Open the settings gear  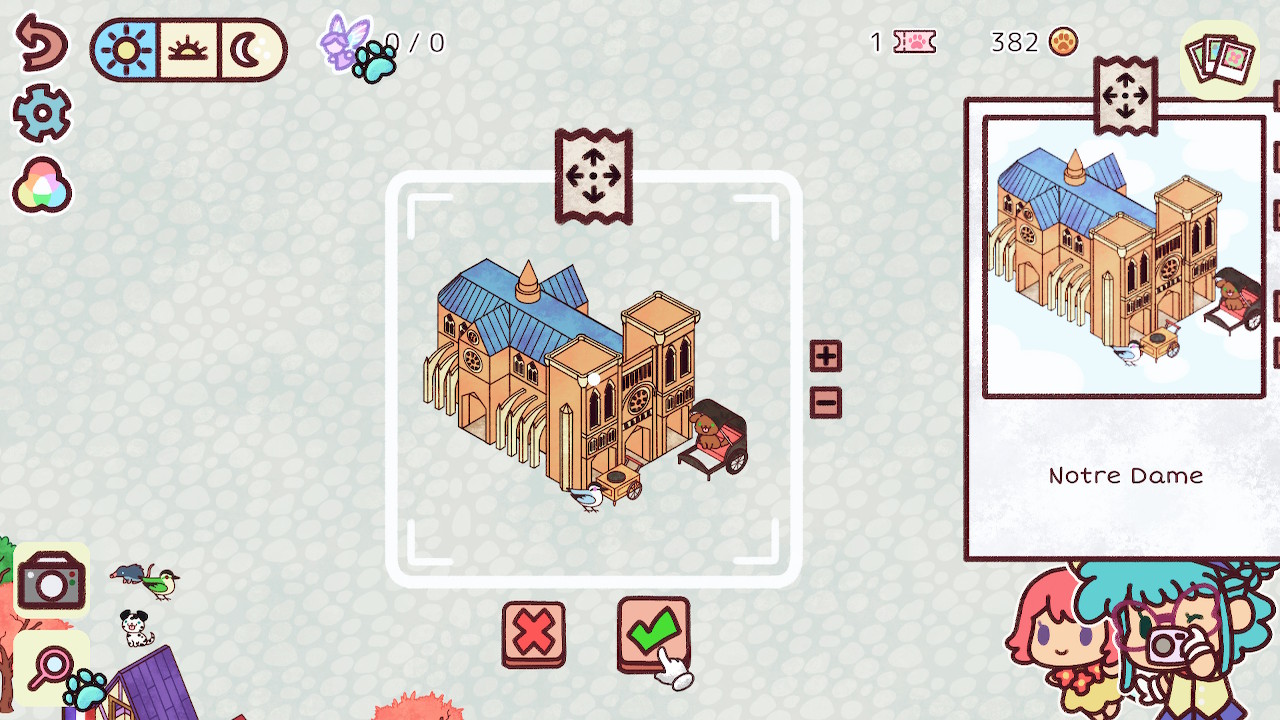pyautogui.click(x=42, y=113)
